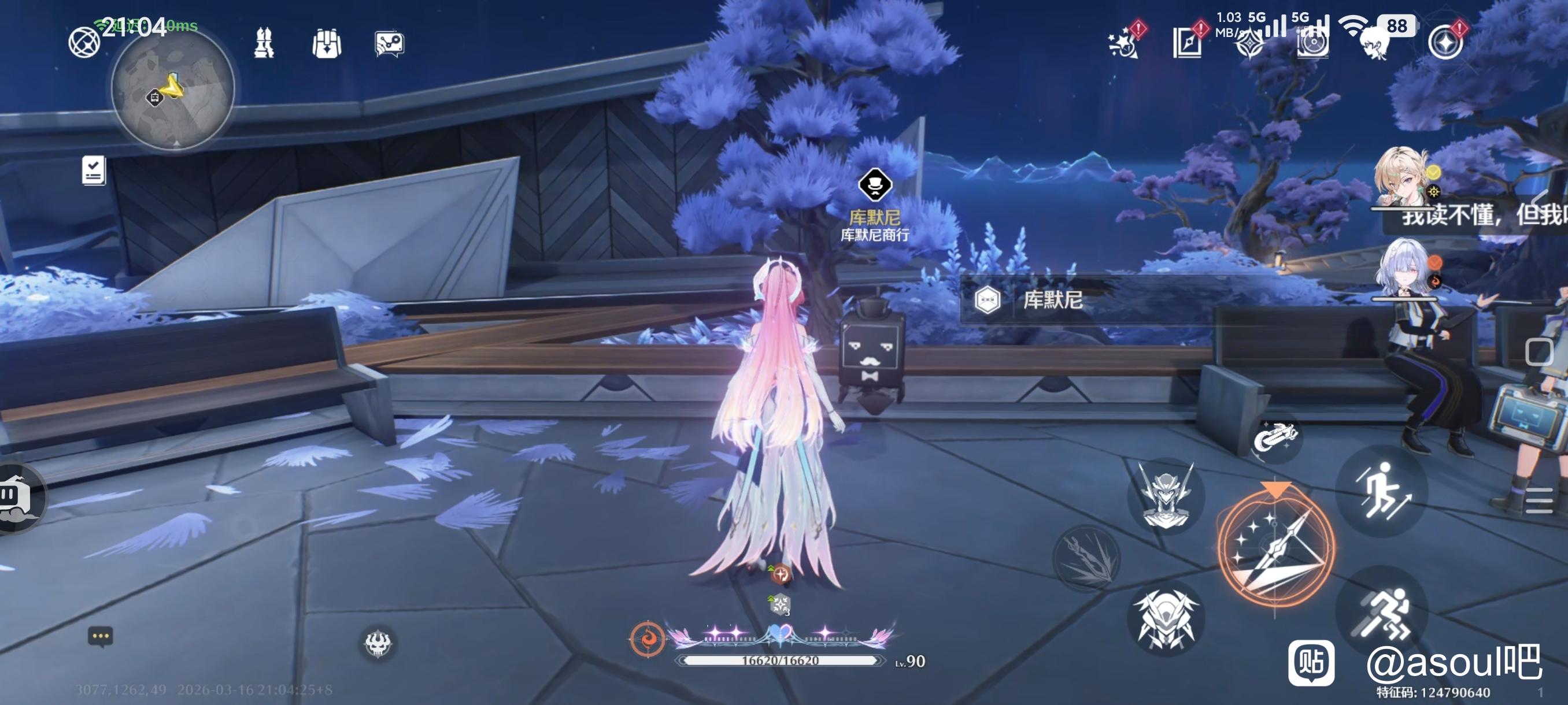This screenshot has width=1568, height=705.
Task: Tap the quest checklist icon
Action: [x=94, y=170]
